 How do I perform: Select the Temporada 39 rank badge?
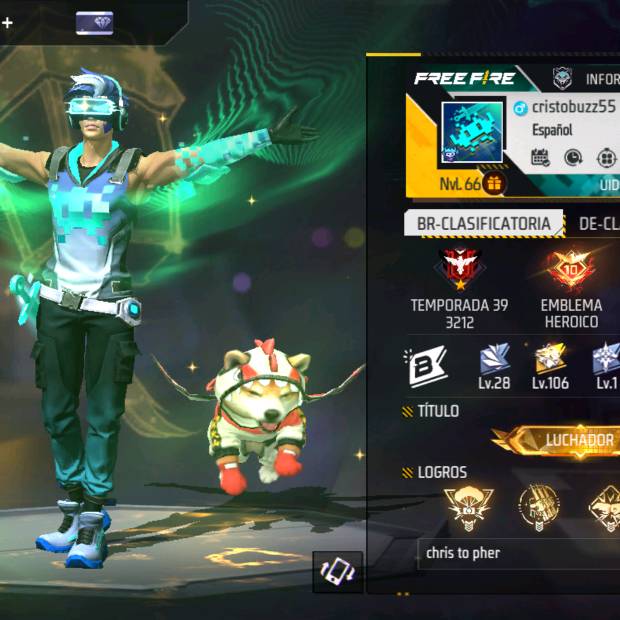coord(461,269)
